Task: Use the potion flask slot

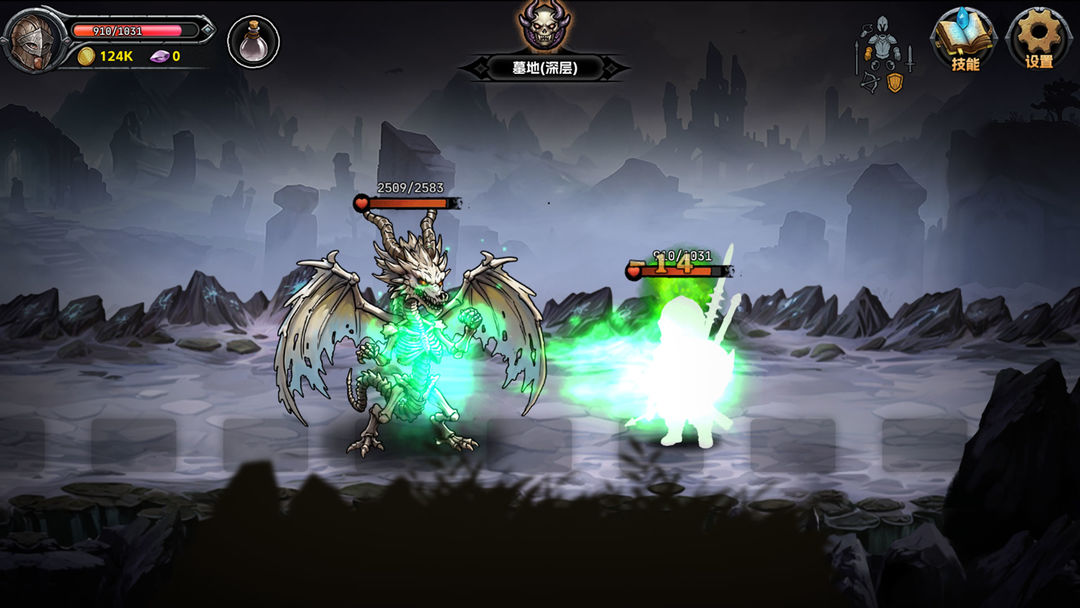Action: pyautogui.click(x=253, y=42)
